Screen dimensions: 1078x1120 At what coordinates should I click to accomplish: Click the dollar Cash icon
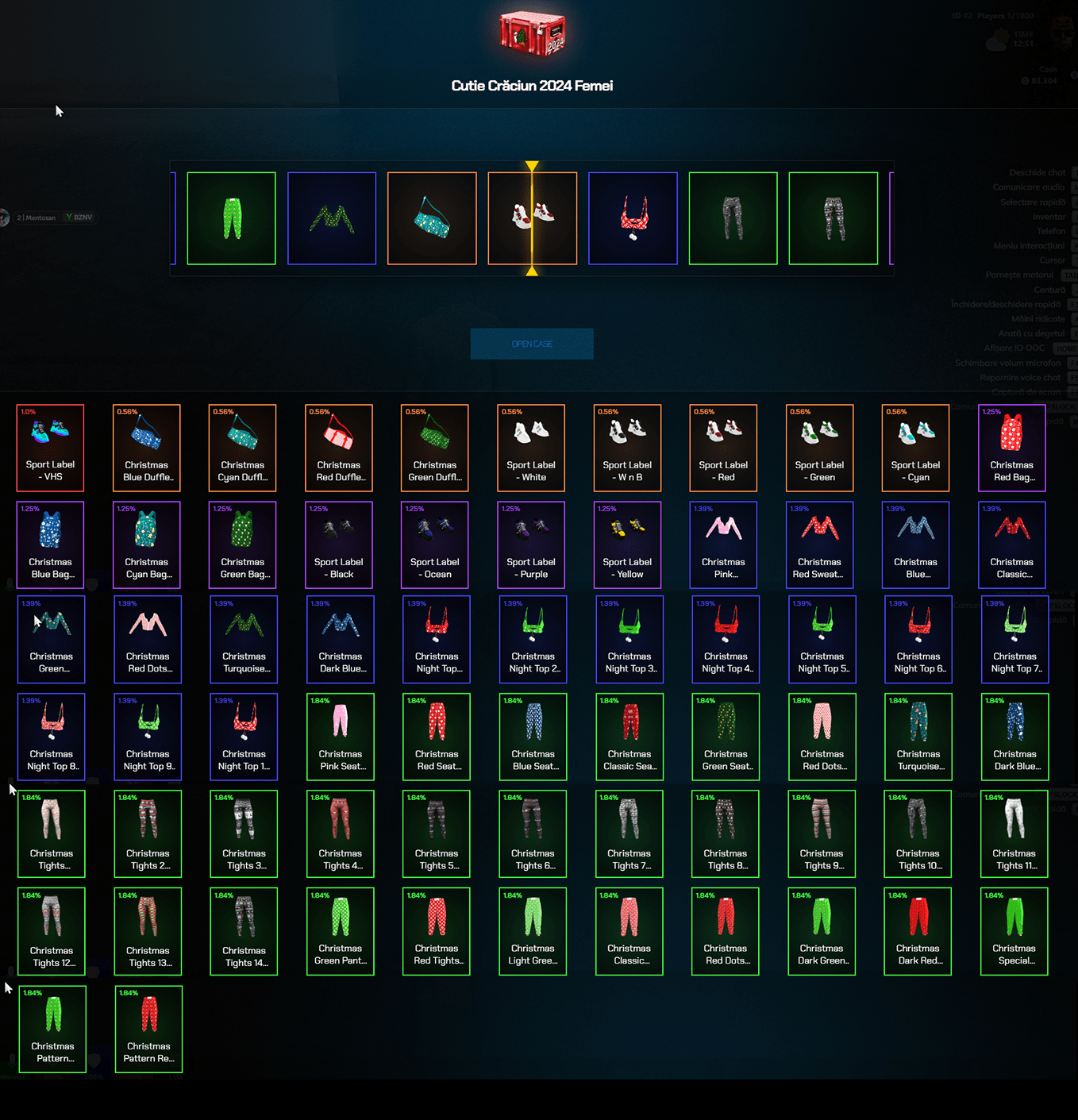(1025, 80)
